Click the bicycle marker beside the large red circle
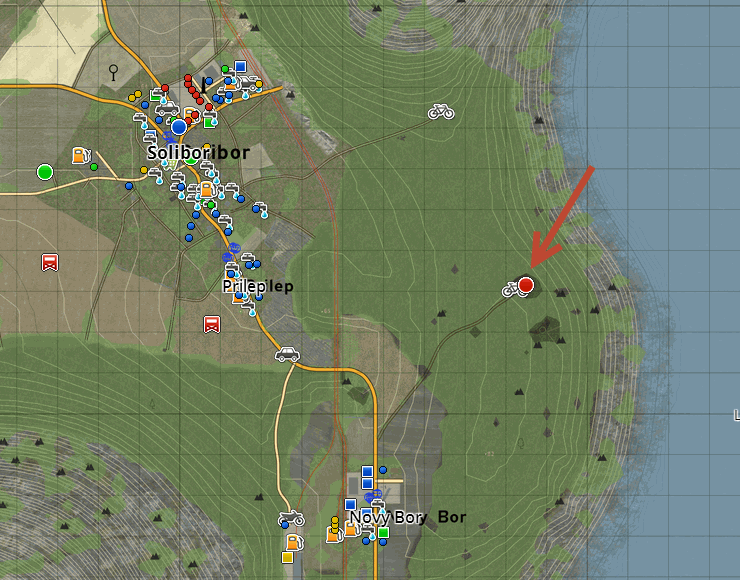This screenshot has height=580, width=740. click(510, 289)
